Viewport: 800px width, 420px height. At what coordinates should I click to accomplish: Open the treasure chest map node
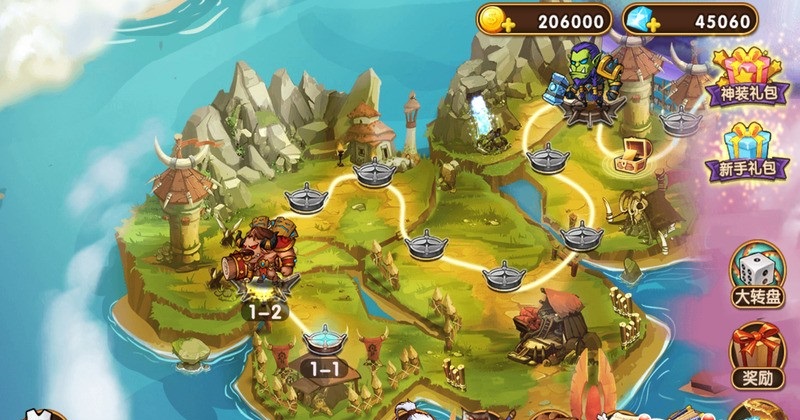point(633,155)
